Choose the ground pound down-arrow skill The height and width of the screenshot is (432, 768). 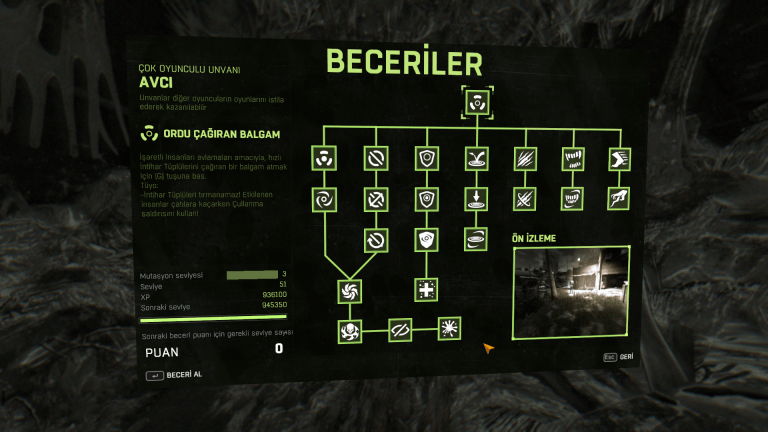tap(475, 198)
